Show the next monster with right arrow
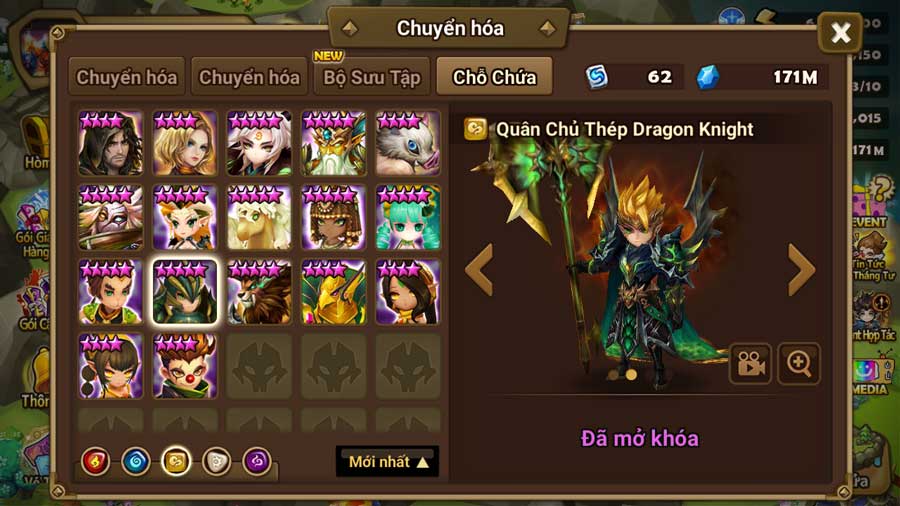 (x=802, y=270)
